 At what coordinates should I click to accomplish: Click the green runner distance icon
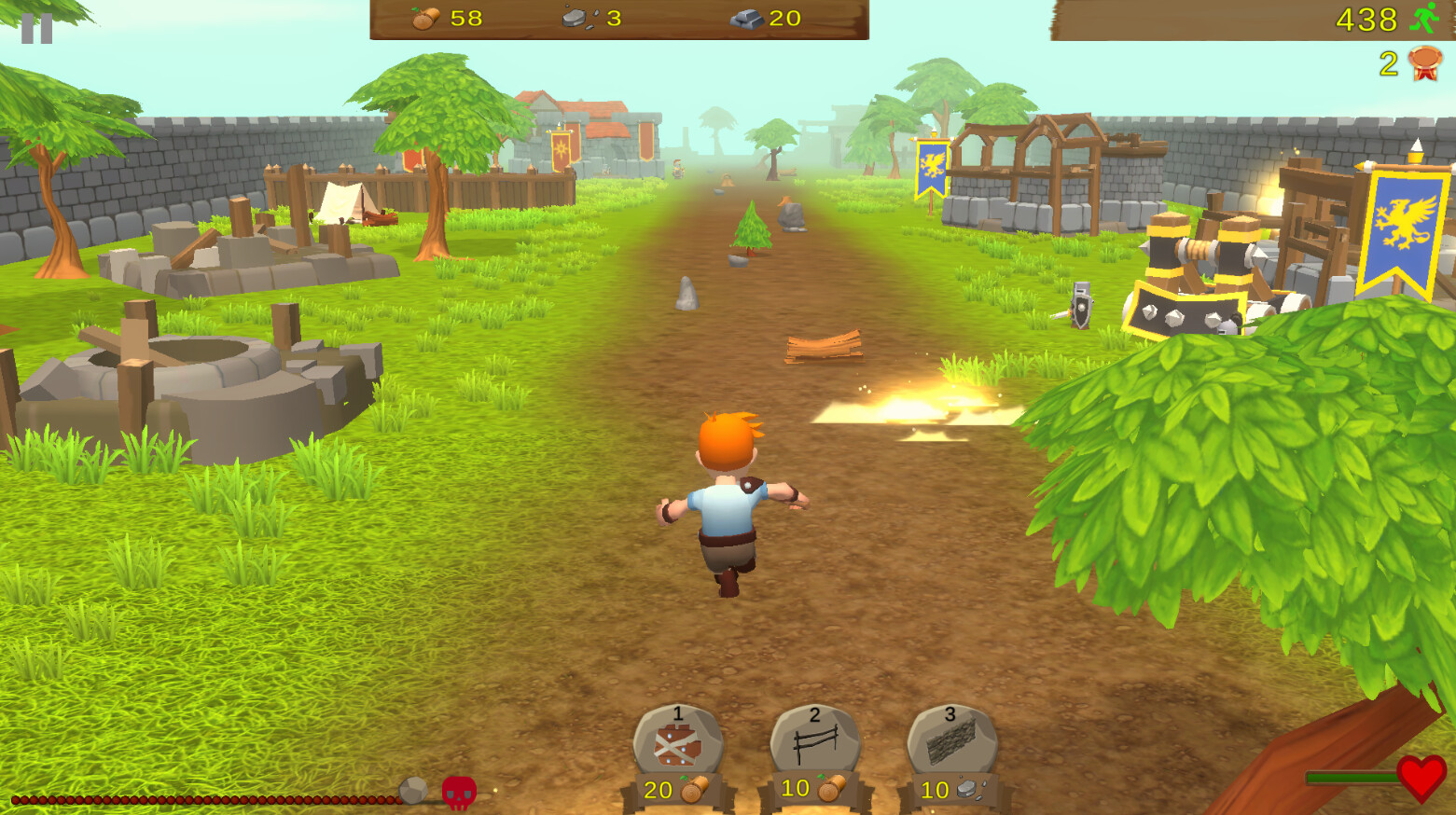point(1424,21)
